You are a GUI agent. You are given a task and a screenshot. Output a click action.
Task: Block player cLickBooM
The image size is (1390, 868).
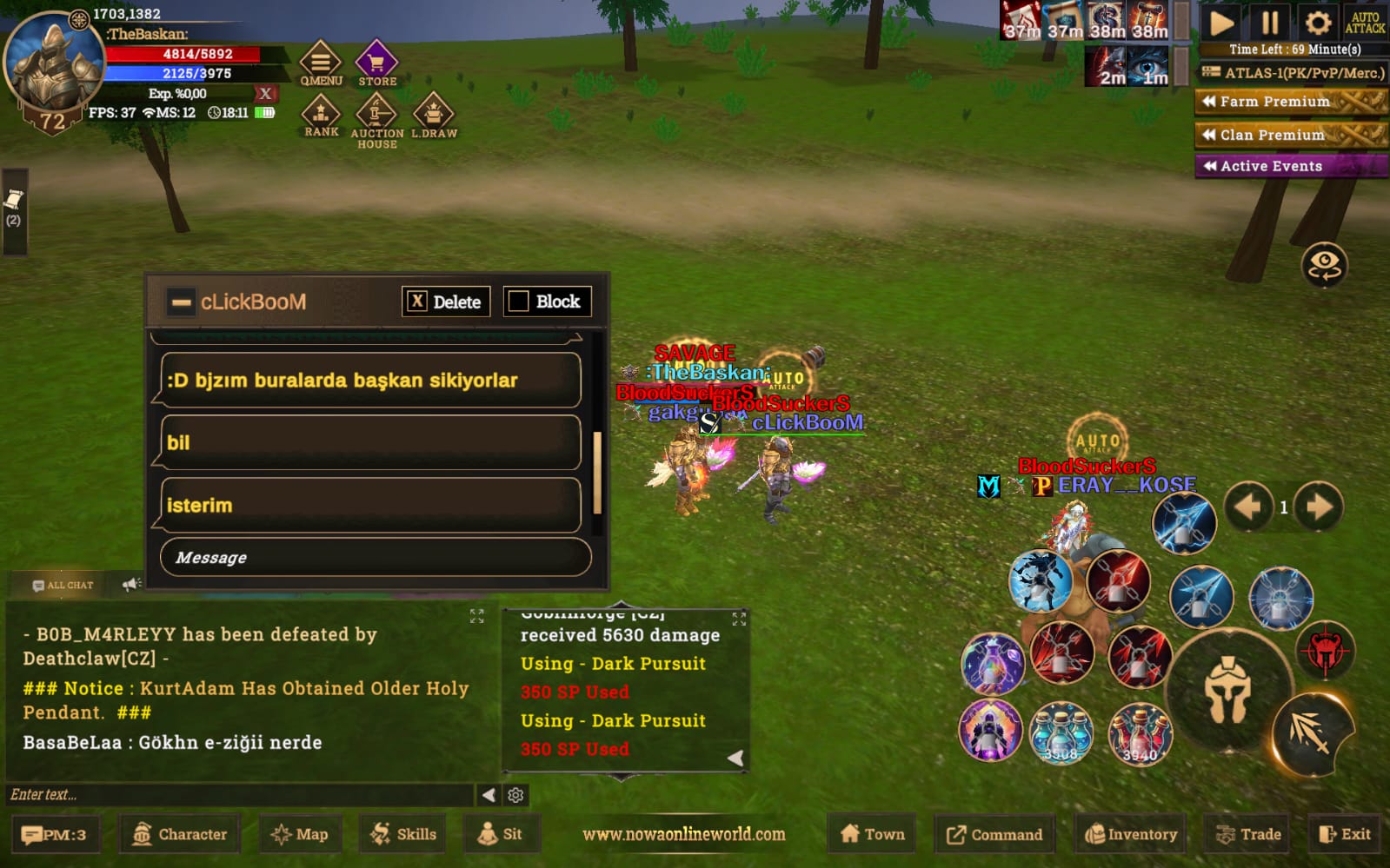pyautogui.click(x=547, y=301)
